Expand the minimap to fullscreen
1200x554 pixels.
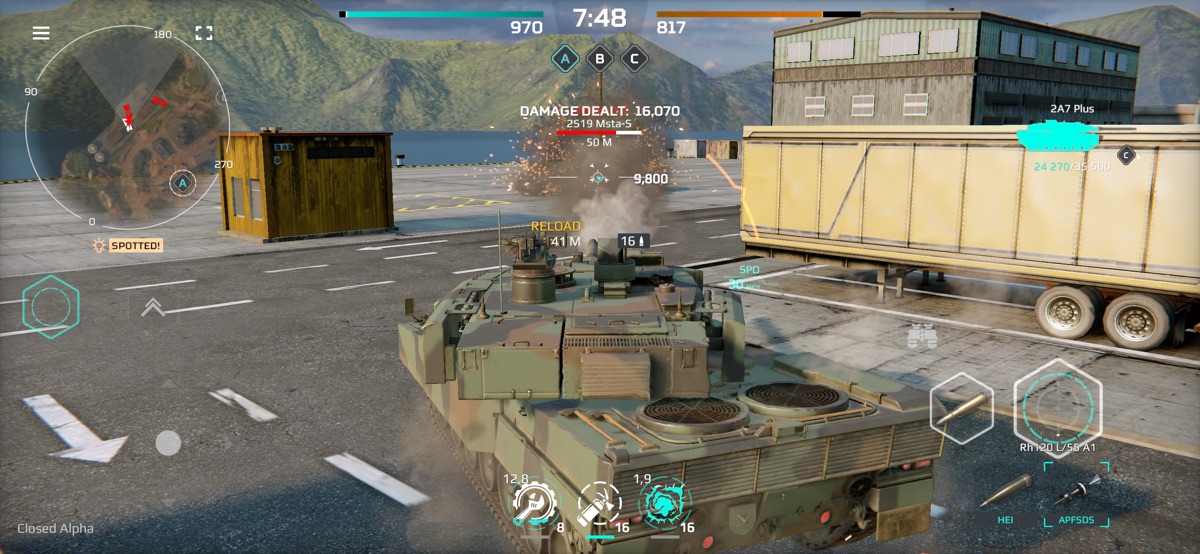click(204, 33)
